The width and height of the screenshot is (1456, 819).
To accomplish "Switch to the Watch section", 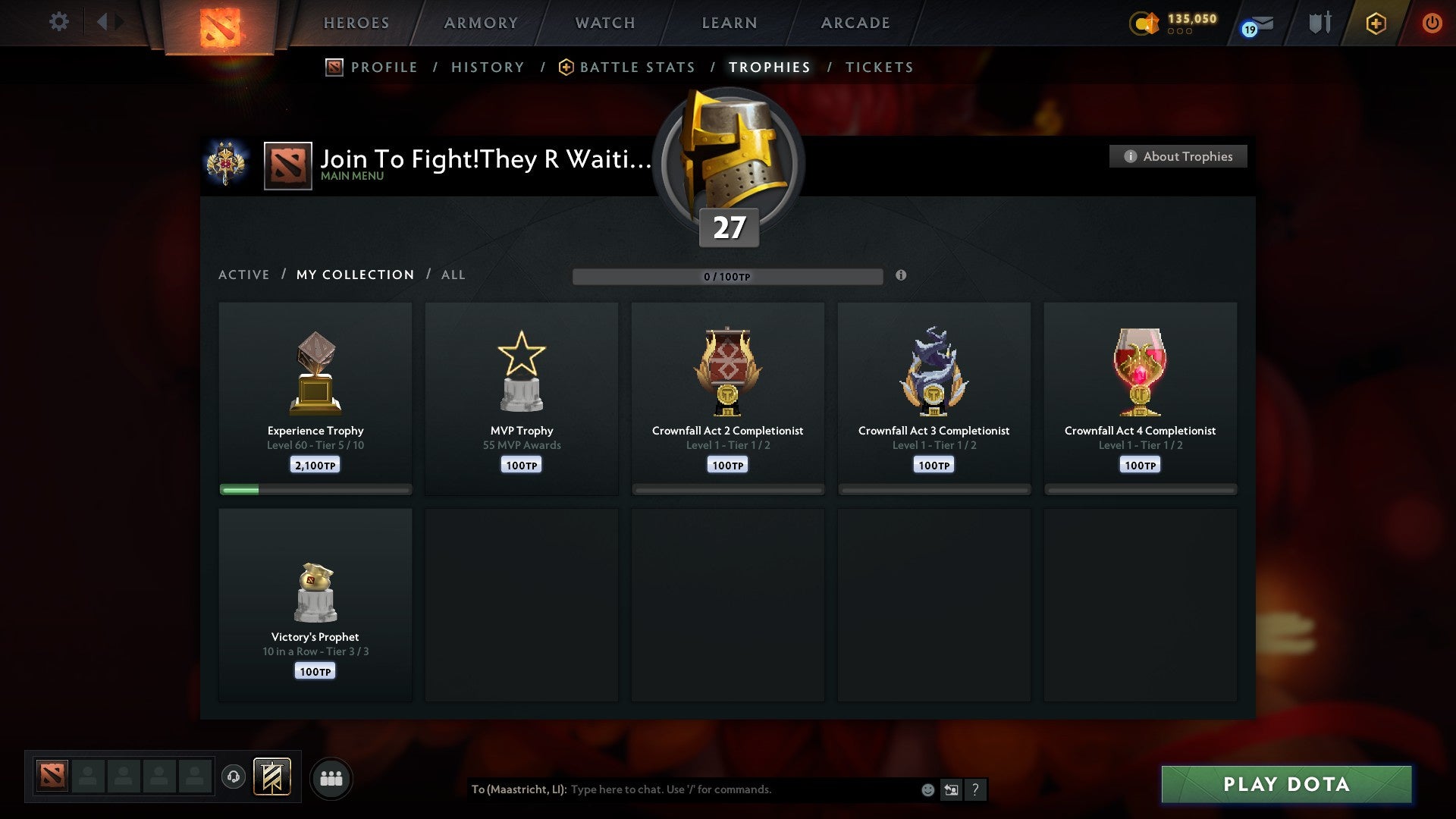I will click(x=605, y=23).
